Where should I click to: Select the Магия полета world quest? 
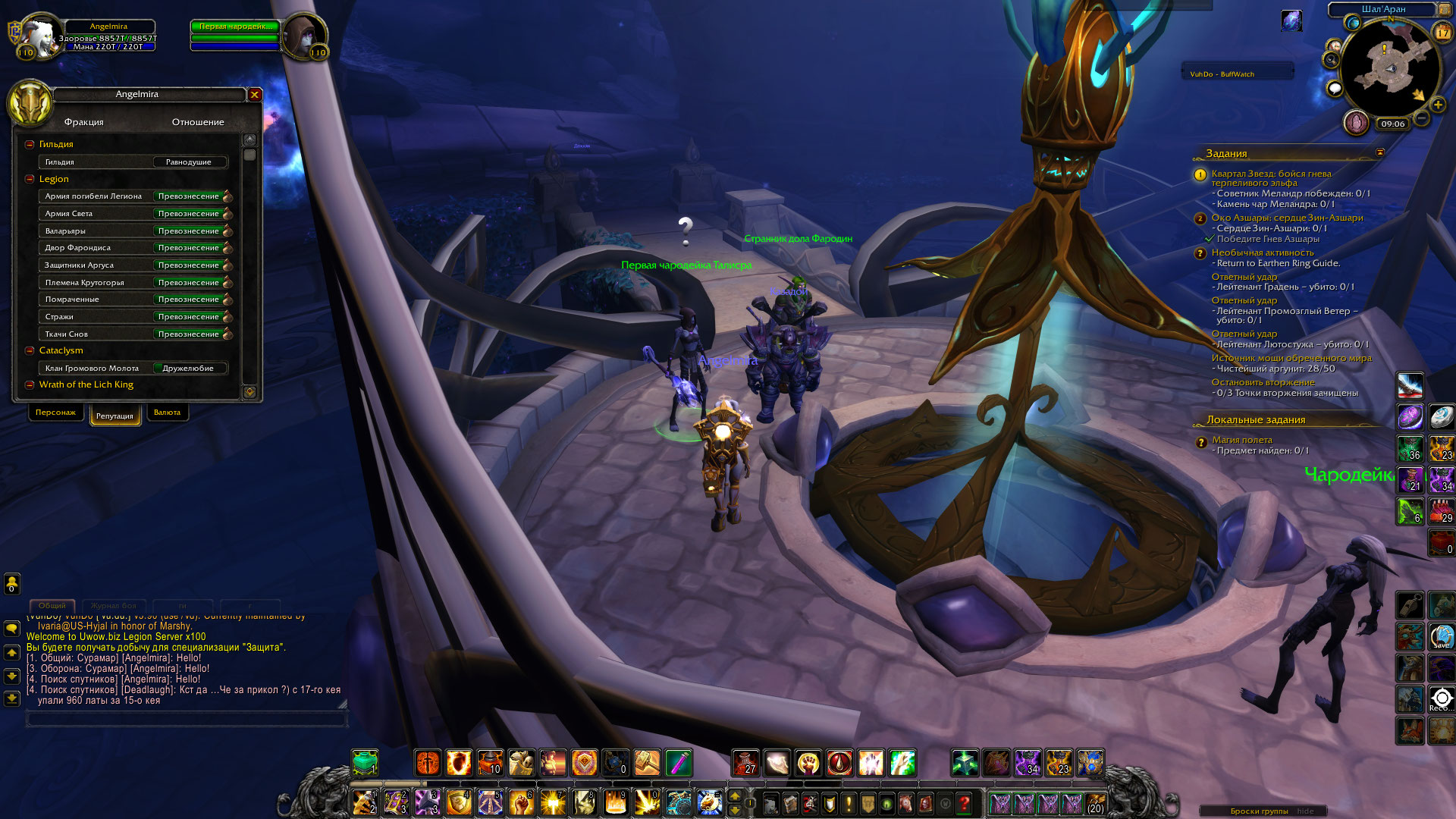(x=1241, y=440)
